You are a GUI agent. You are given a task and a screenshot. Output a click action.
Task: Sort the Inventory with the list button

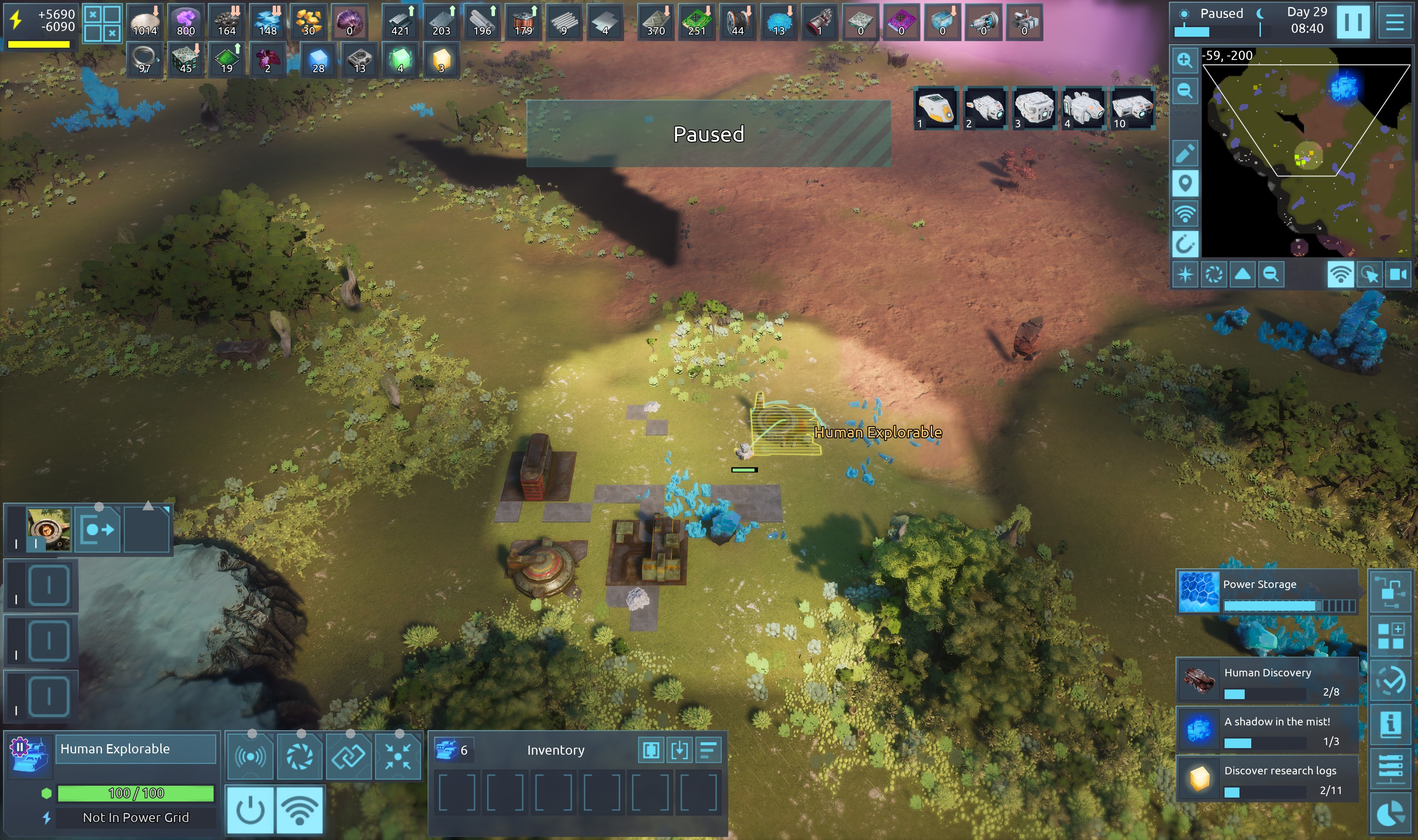(708, 750)
